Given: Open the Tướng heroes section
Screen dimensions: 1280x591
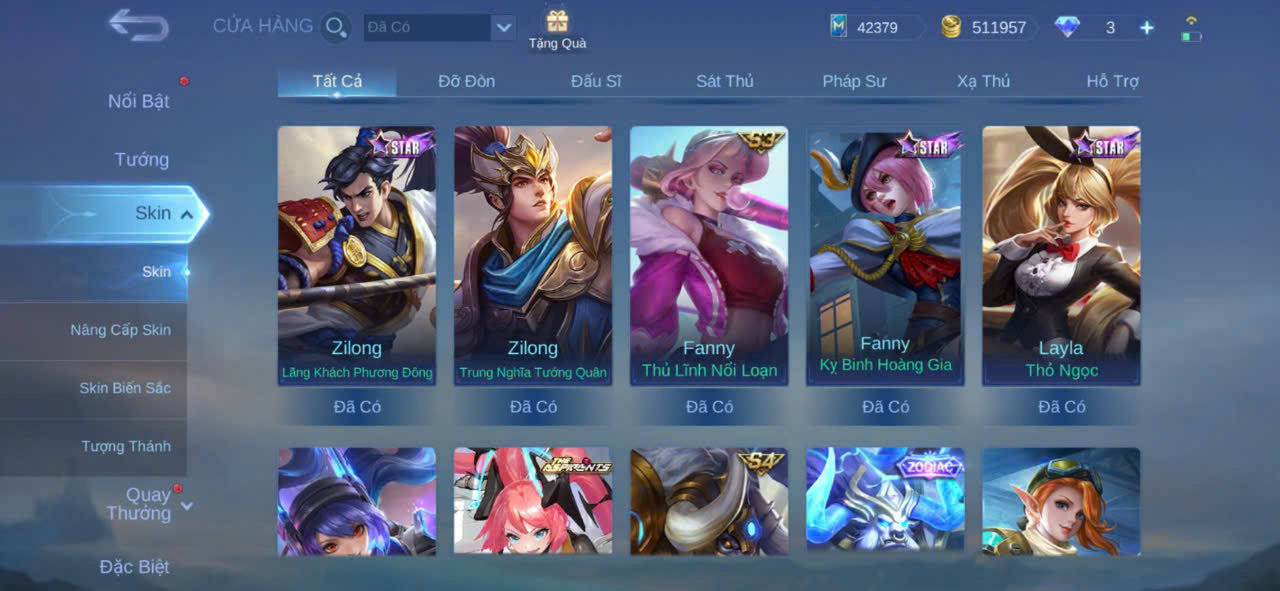Looking at the screenshot, I should pos(141,159).
